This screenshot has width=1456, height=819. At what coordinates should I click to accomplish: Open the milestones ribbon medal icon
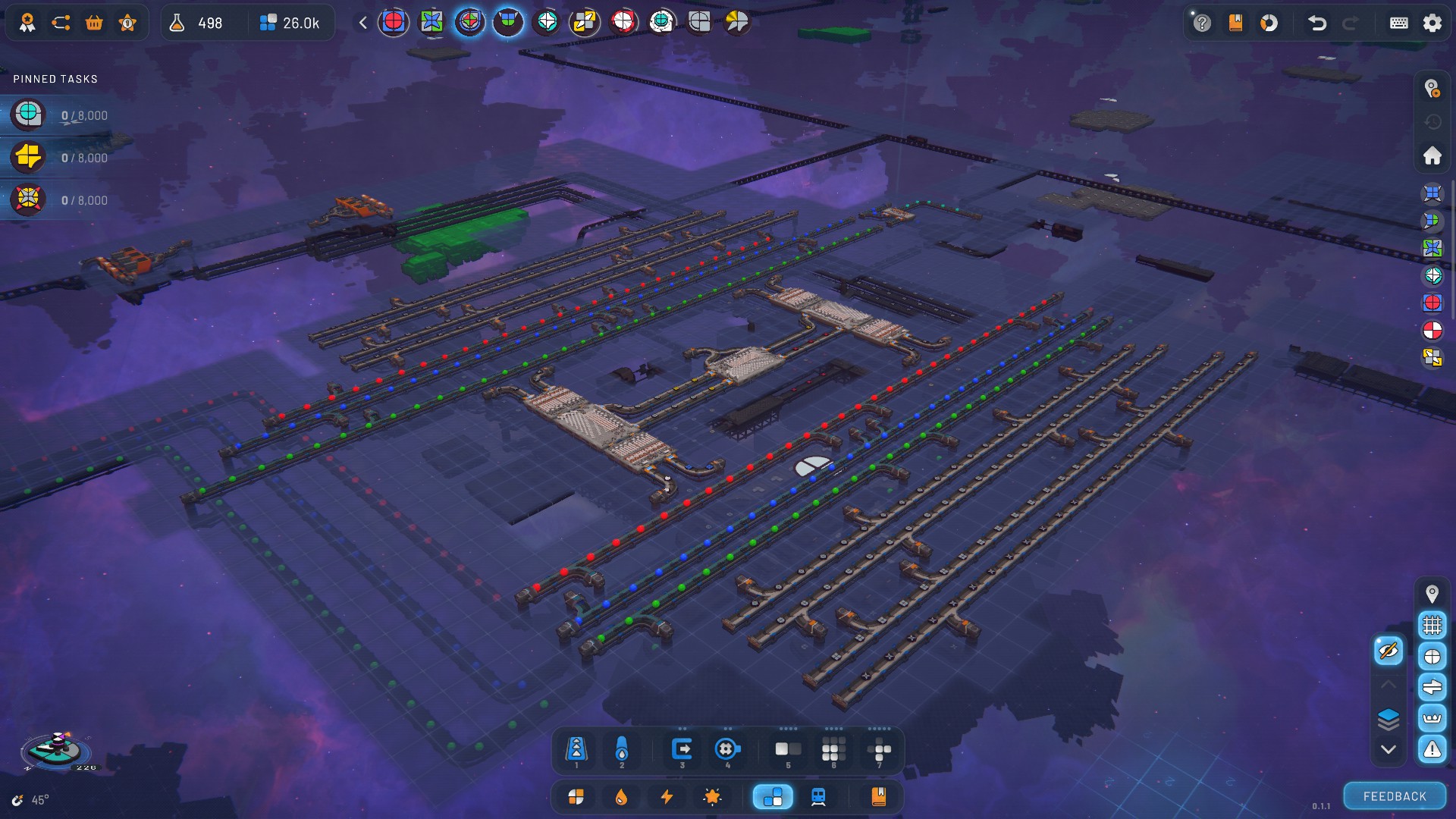coord(27,23)
